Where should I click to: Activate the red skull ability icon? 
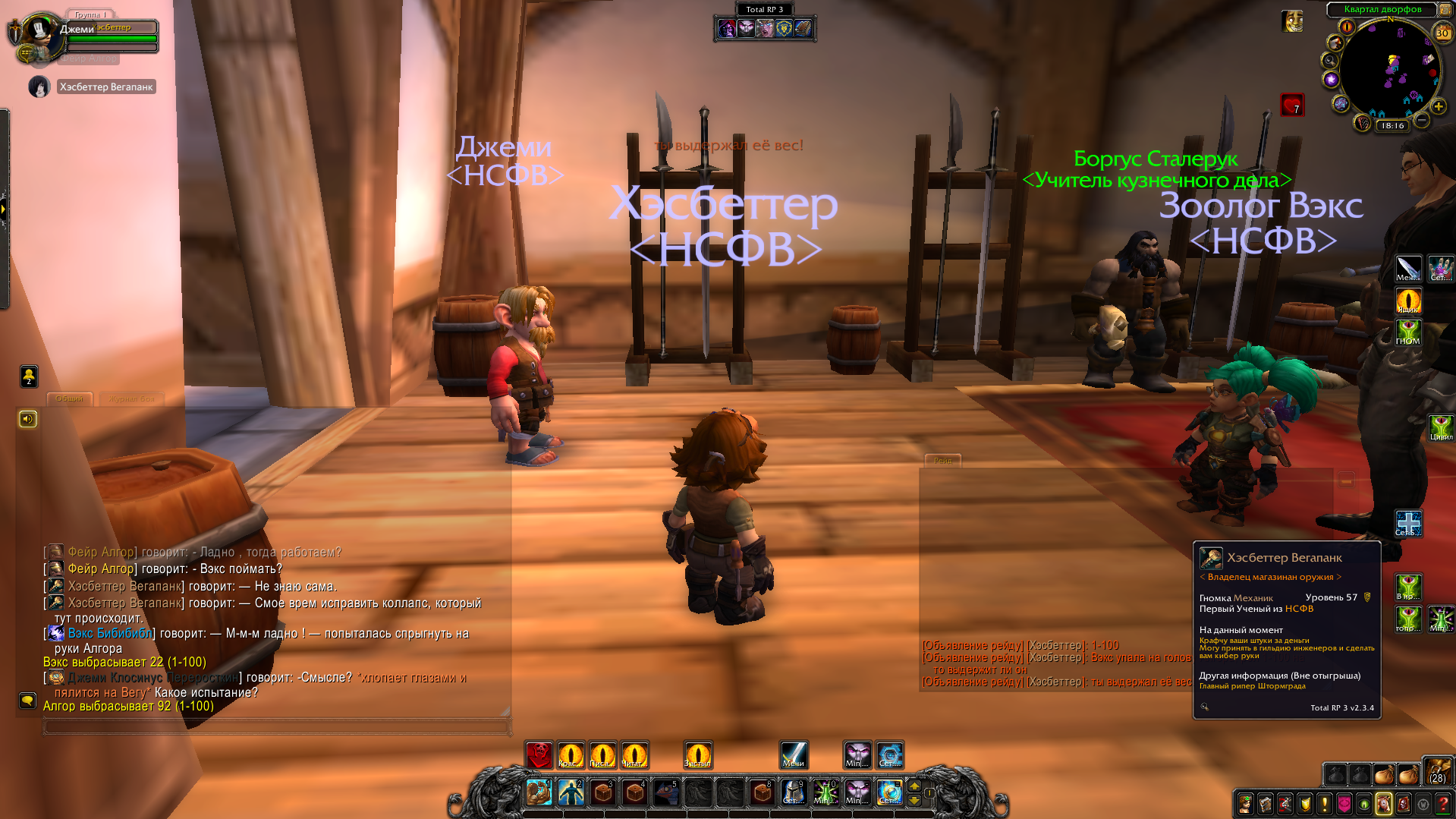(539, 755)
